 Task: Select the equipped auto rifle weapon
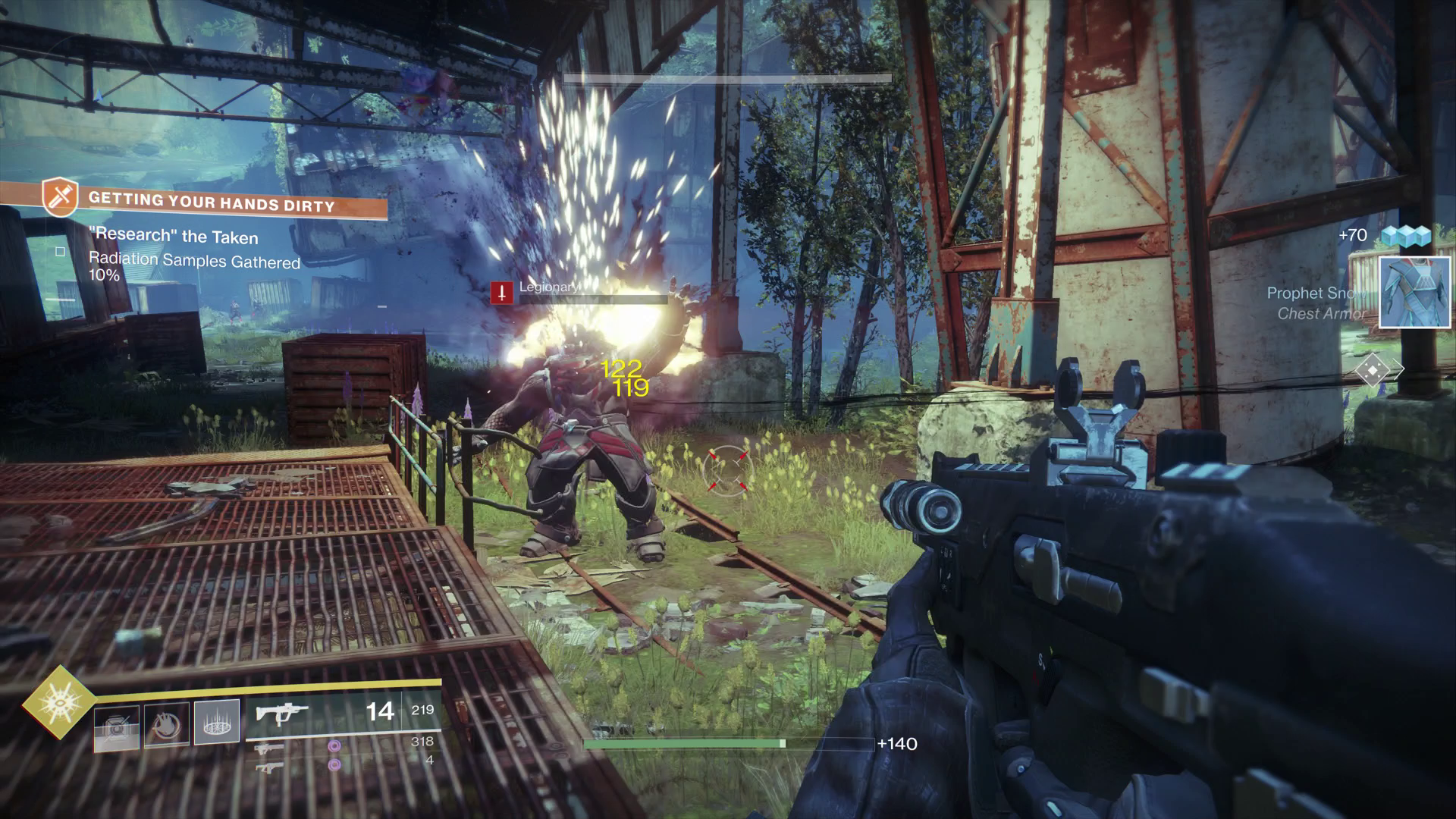pos(282,714)
